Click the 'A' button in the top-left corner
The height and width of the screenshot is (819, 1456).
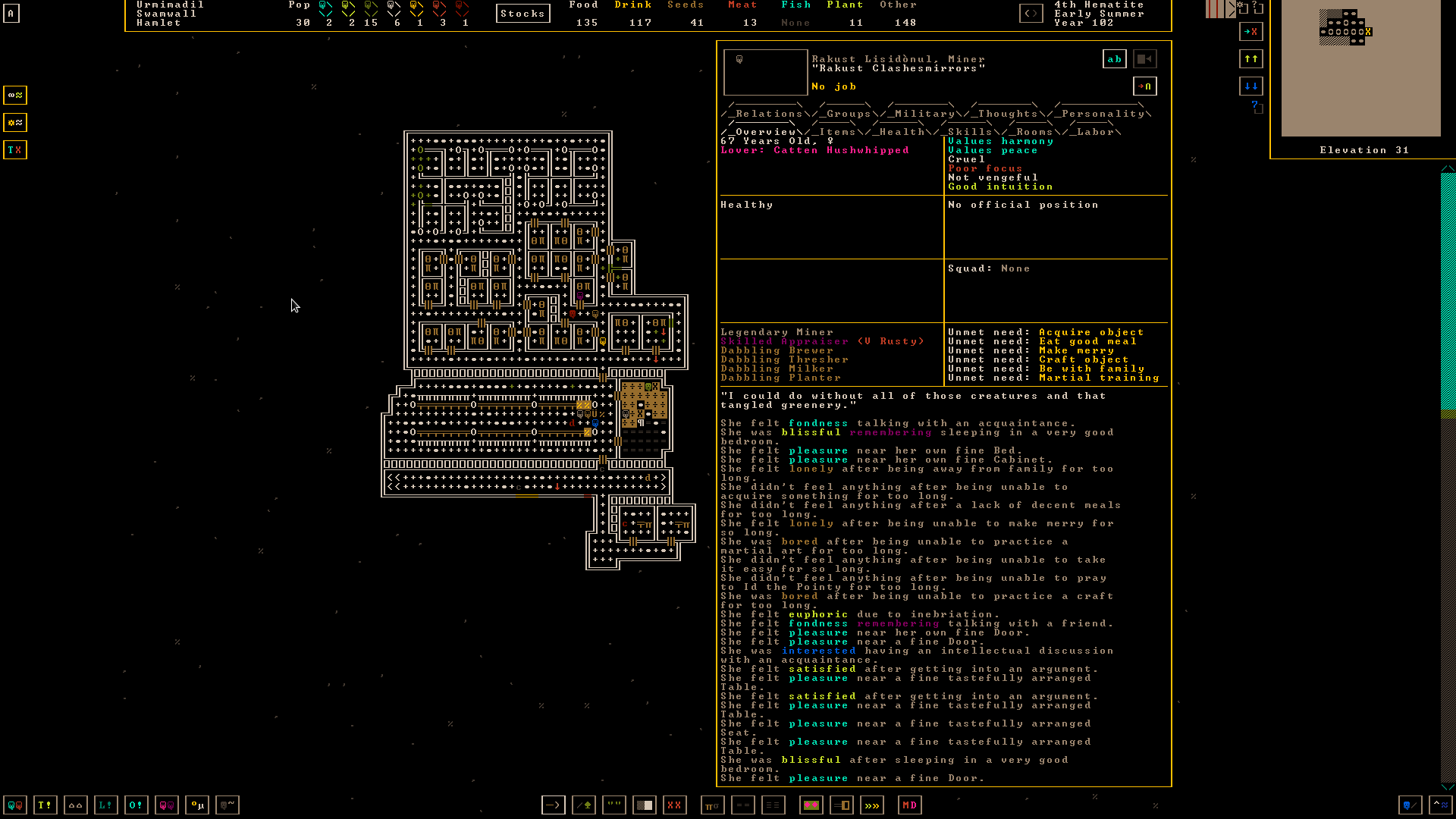pos(11,14)
